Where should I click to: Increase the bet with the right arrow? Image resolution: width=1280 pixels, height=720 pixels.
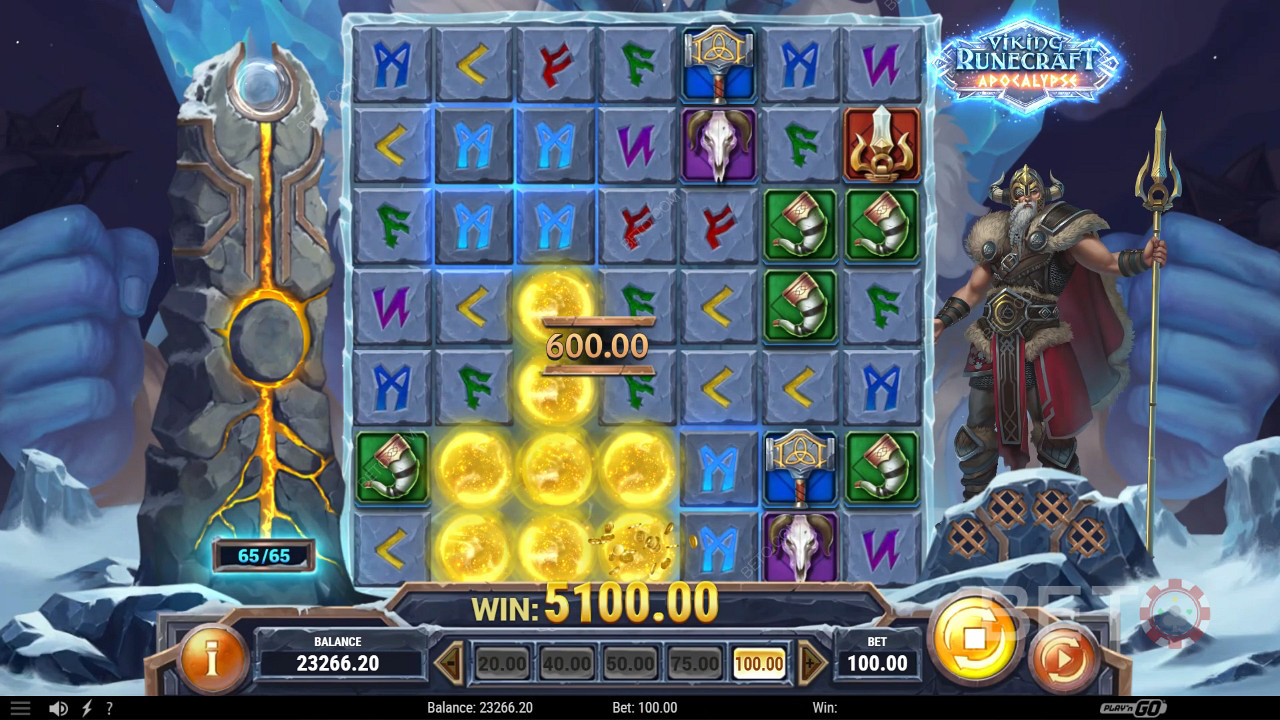pyautogui.click(x=811, y=663)
